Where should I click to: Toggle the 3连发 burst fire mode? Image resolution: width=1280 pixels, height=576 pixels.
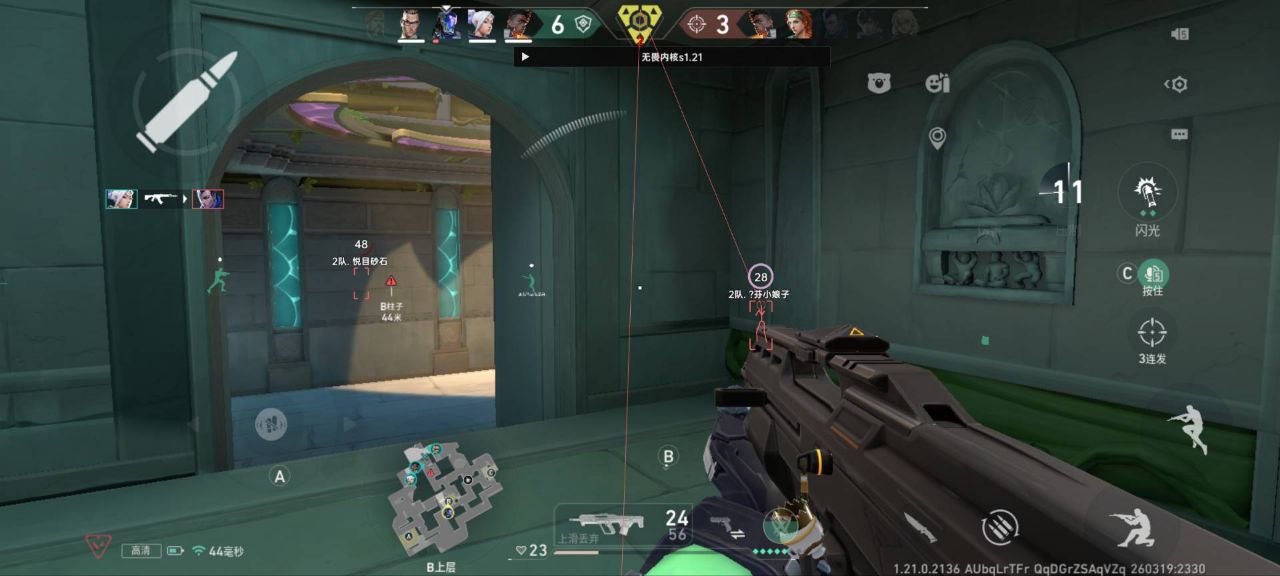pos(1152,332)
